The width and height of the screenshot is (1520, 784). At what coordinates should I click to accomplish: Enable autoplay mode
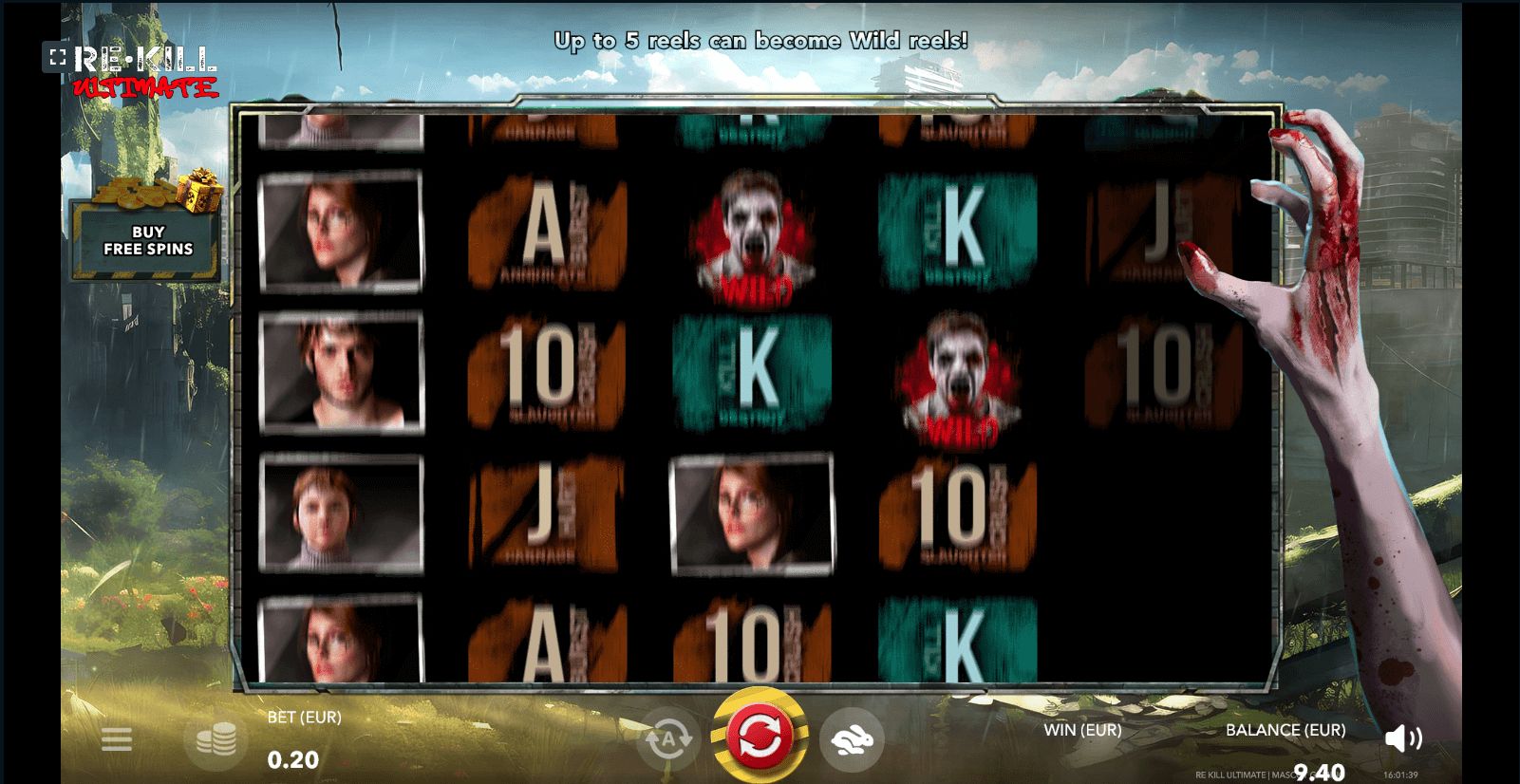point(667,738)
